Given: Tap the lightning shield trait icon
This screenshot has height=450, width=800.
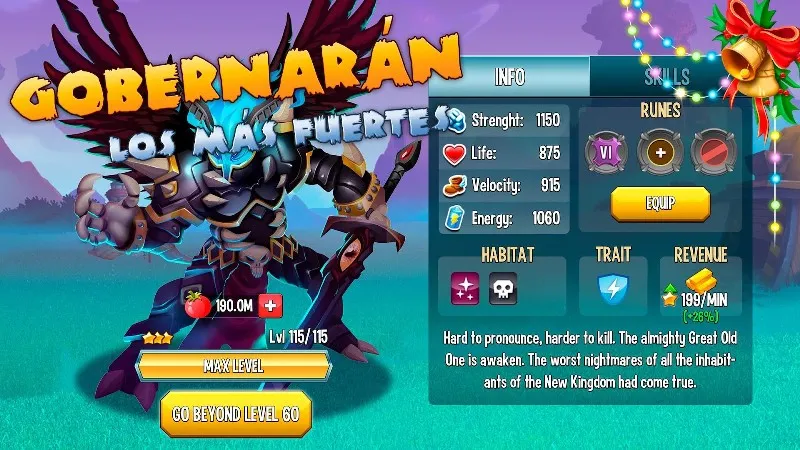Looking at the screenshot, I should click(x=611, y=290).
